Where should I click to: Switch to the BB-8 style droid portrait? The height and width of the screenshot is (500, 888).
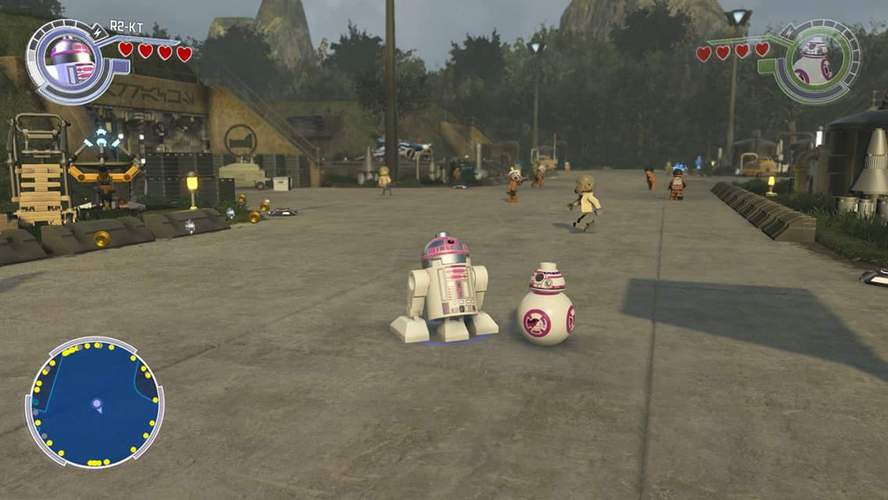coord(814,61)
